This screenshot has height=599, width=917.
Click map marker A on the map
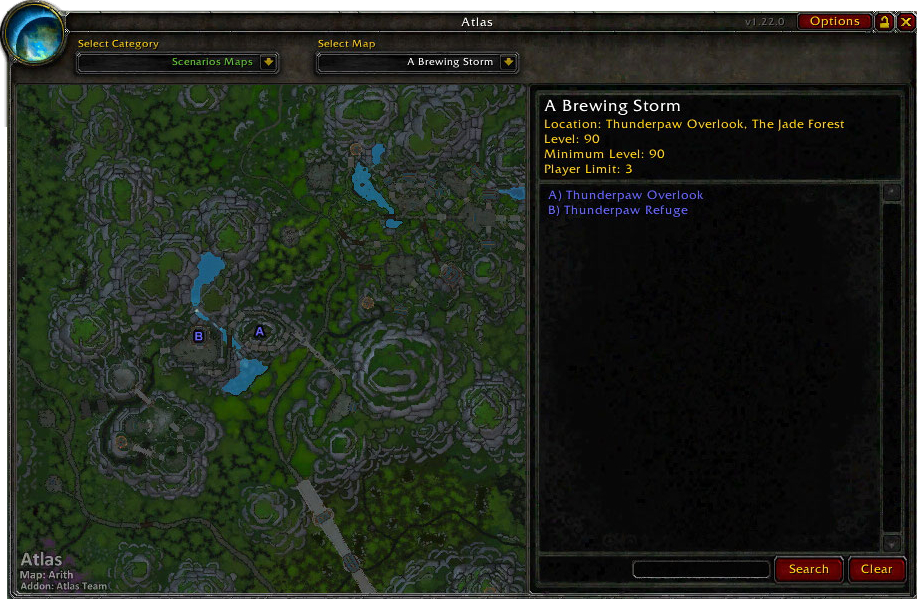click(x=259, y=331)
